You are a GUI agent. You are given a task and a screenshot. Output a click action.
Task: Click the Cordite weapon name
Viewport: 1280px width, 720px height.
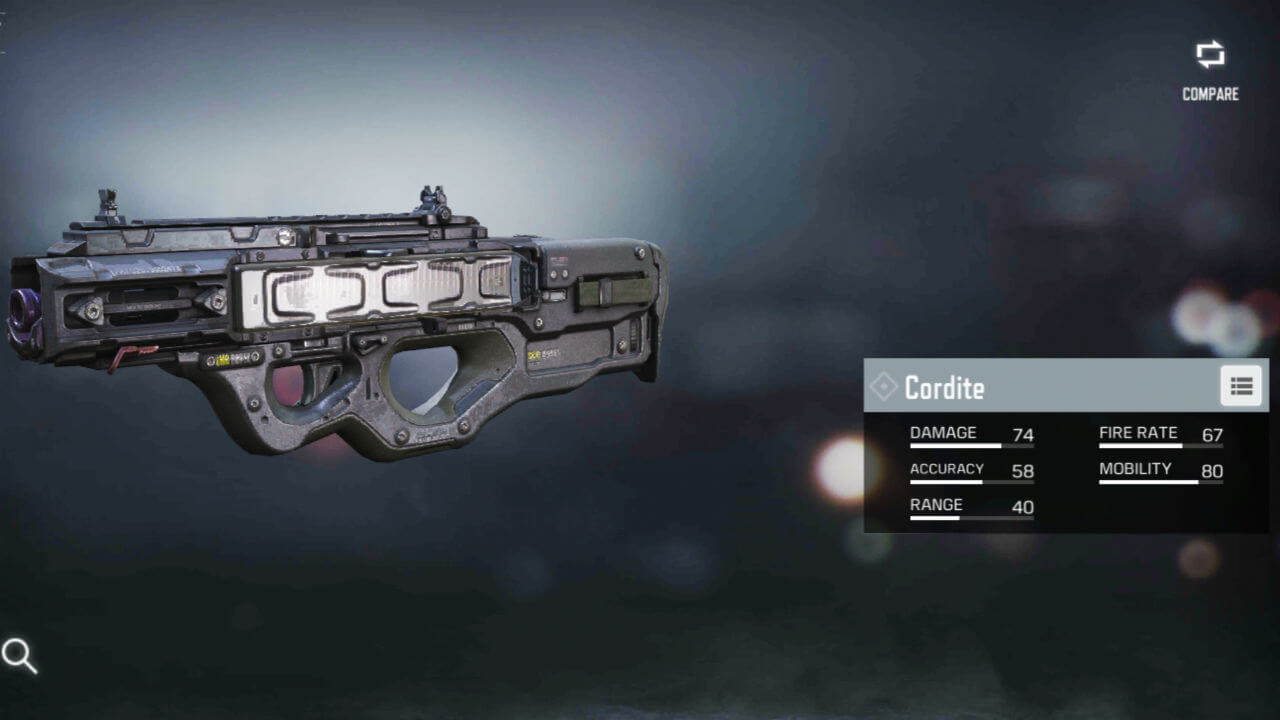(945, 388)
